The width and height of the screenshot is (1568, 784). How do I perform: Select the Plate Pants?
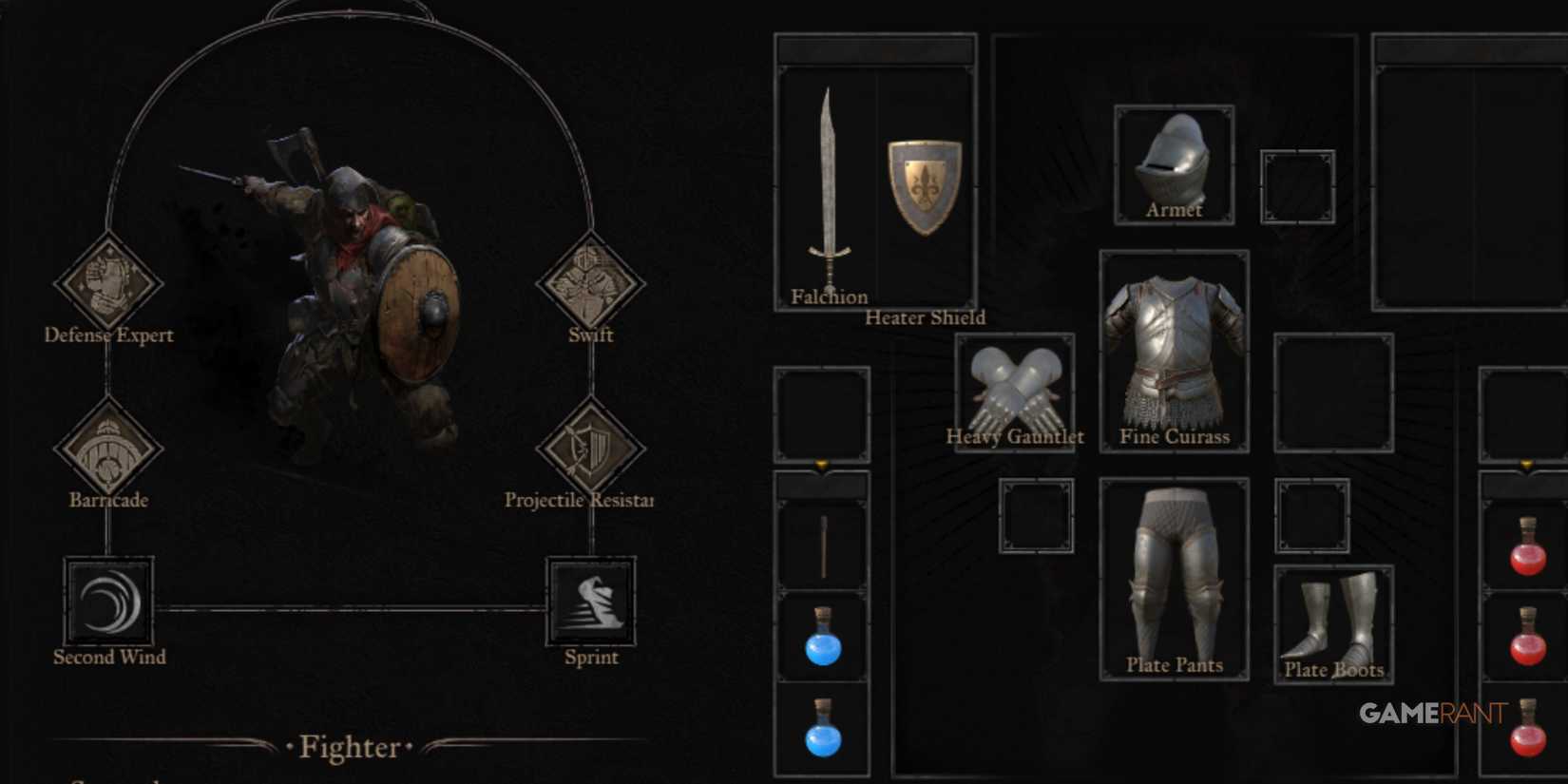point(1174,575)
